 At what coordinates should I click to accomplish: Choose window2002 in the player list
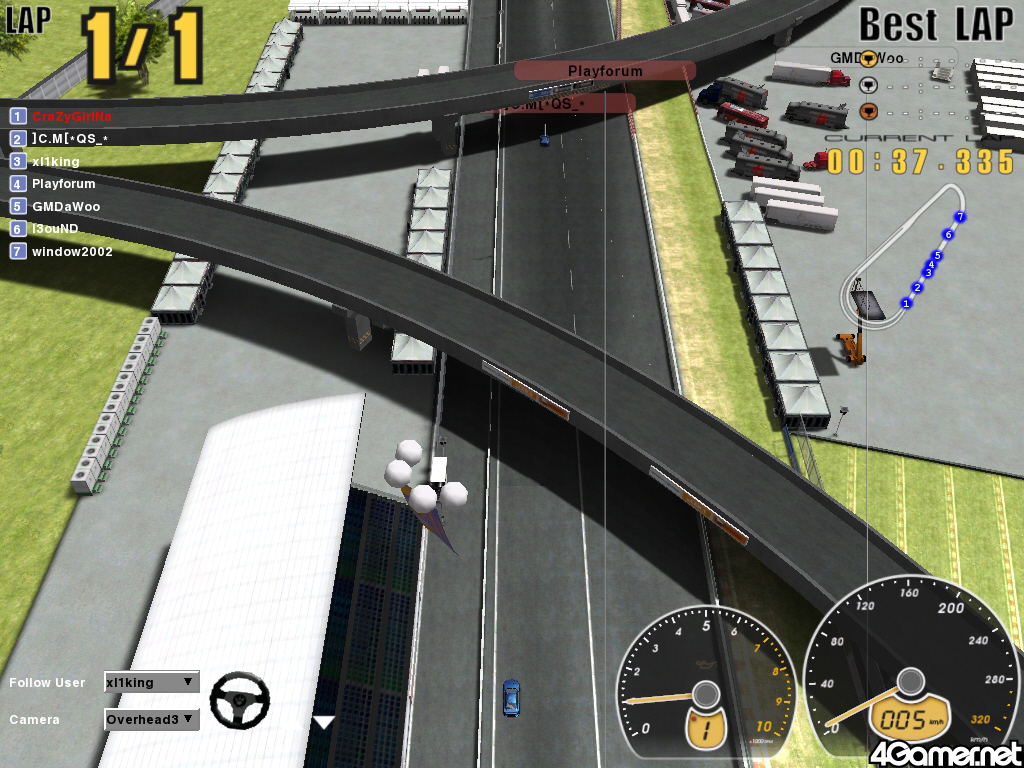pyautogui.click(x=71, y=252)
